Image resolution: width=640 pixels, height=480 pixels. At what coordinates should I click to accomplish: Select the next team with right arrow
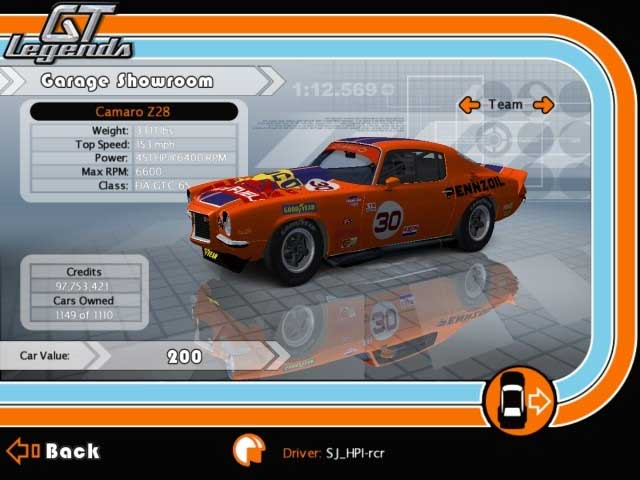543,104
